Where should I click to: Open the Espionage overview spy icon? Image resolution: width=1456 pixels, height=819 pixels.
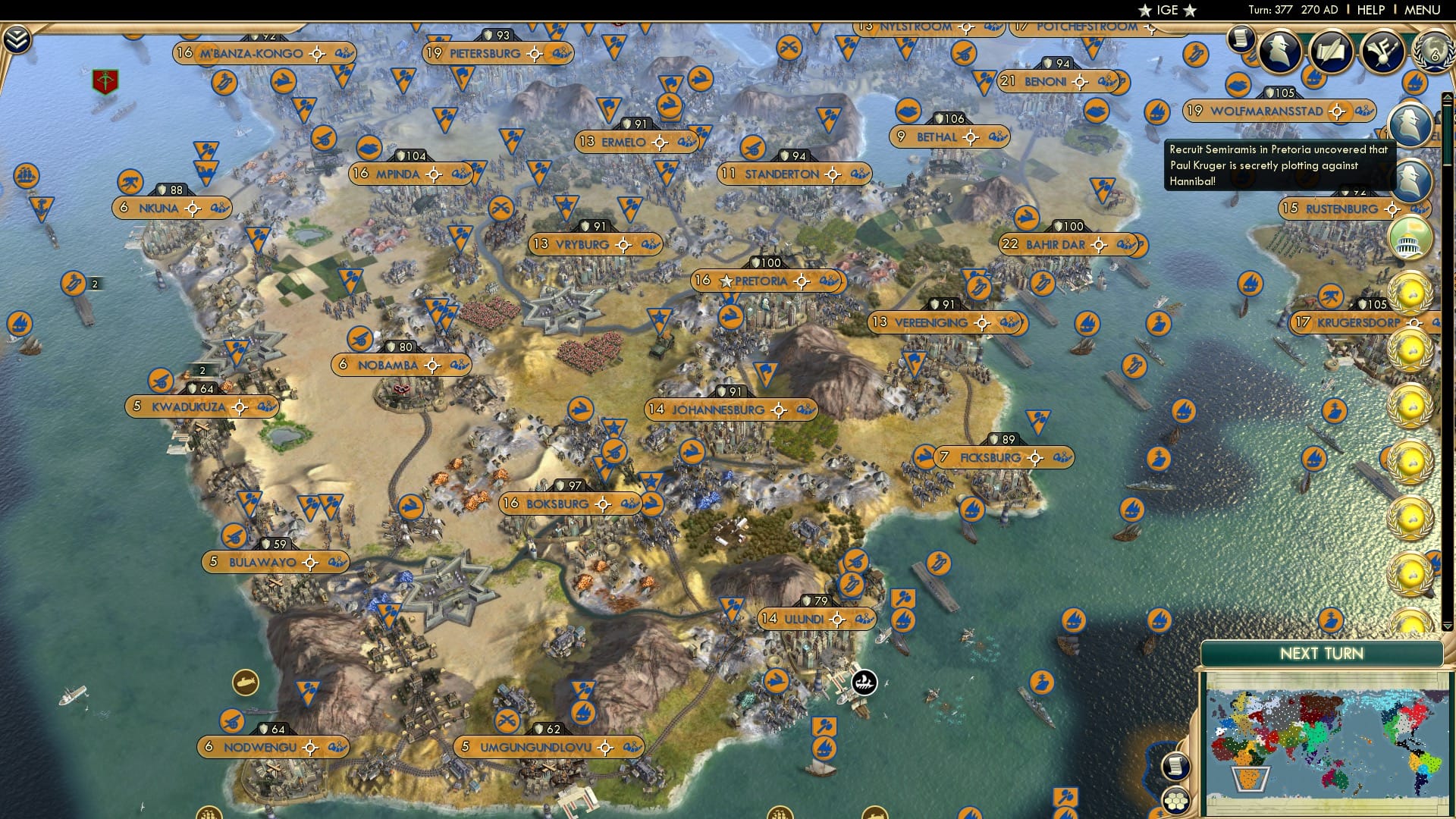[1279, 52]
